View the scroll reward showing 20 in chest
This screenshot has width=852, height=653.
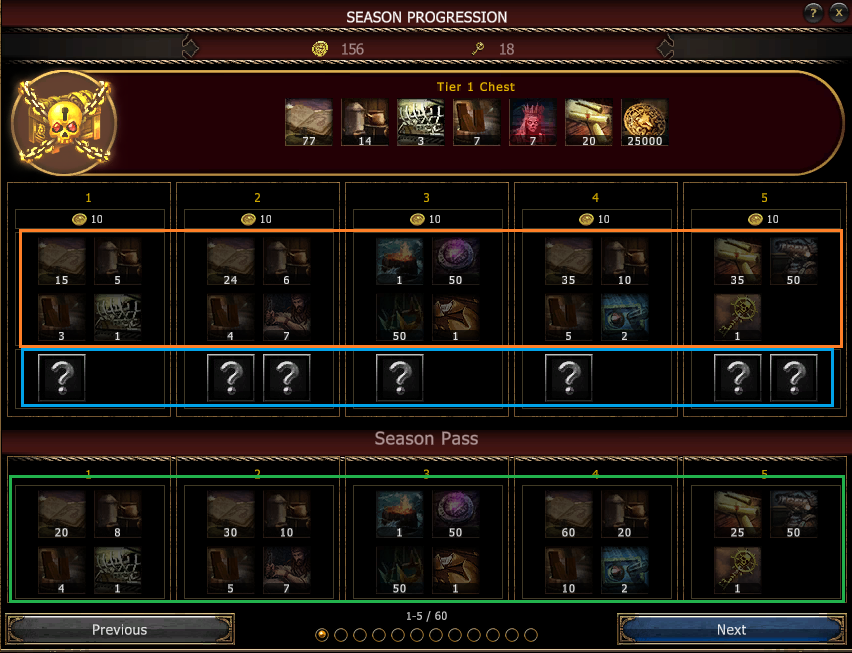589,122
